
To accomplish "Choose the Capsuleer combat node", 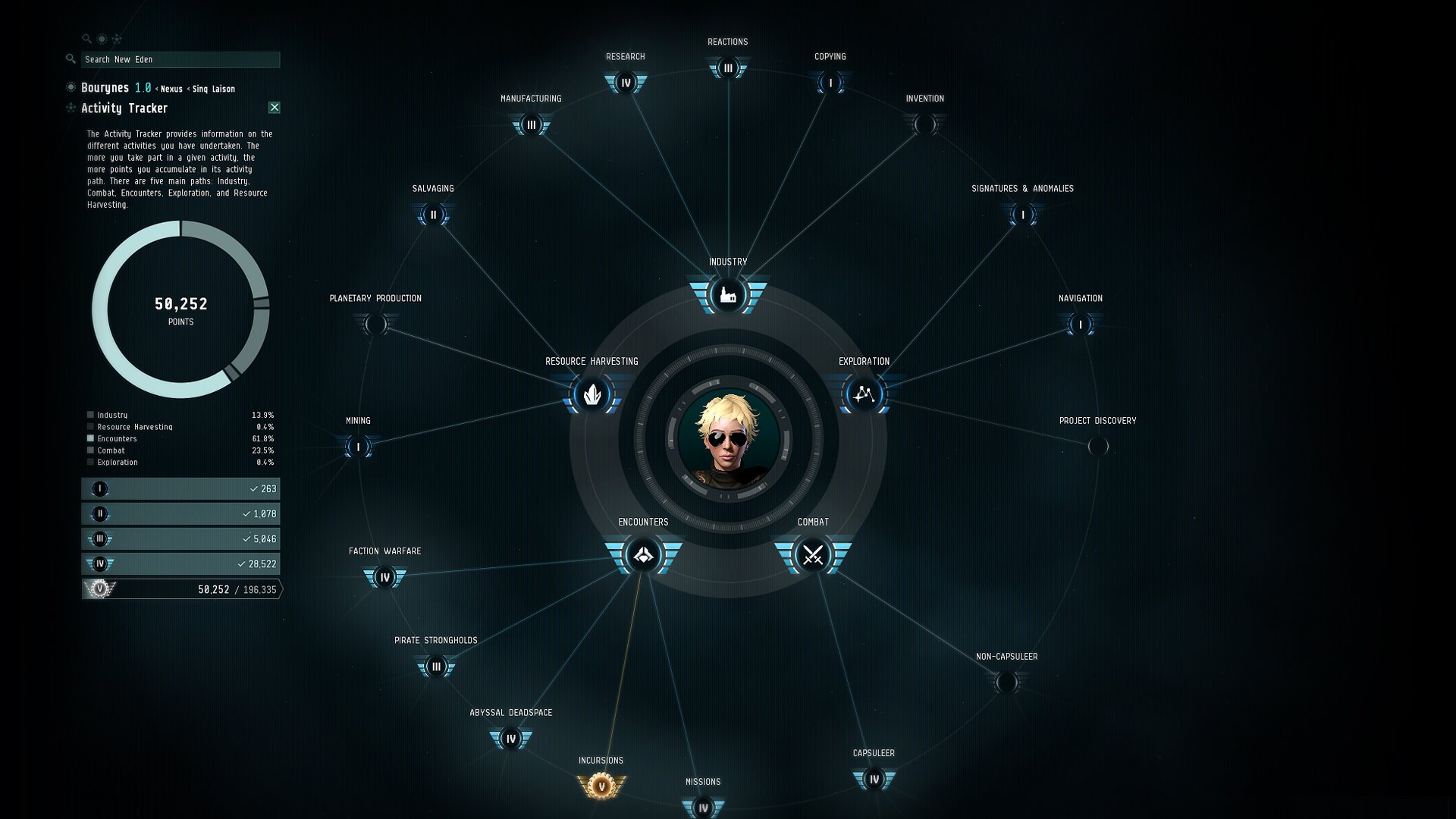I will pos(874,779).
